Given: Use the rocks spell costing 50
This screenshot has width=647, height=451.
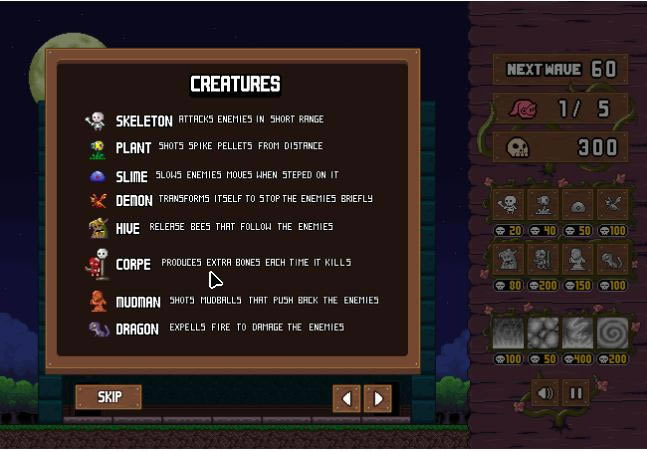Looking at the screenshot, I should pyautogui.click(x=543, y=333).
